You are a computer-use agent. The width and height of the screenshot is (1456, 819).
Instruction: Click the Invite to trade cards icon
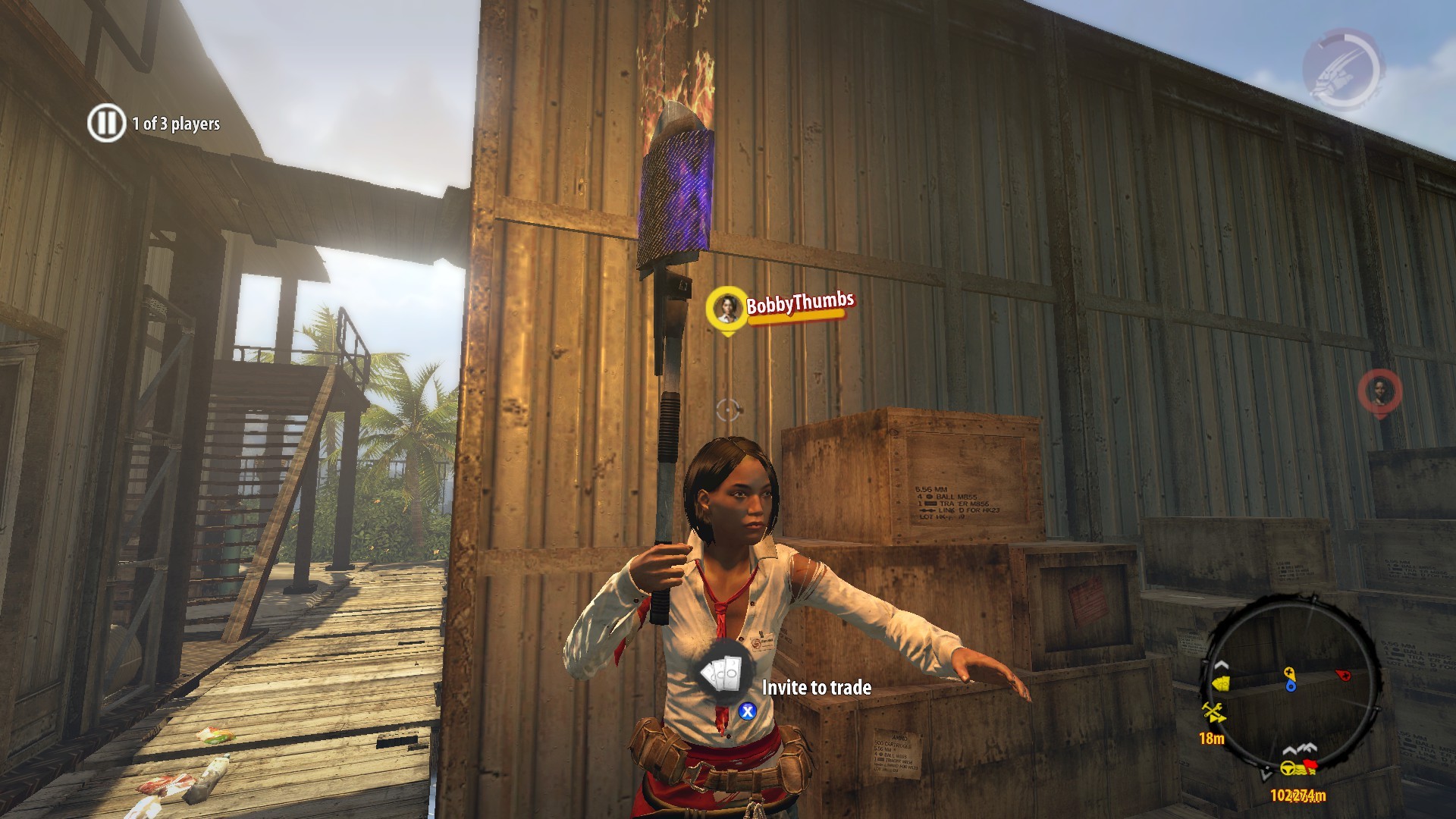point(723,673)
